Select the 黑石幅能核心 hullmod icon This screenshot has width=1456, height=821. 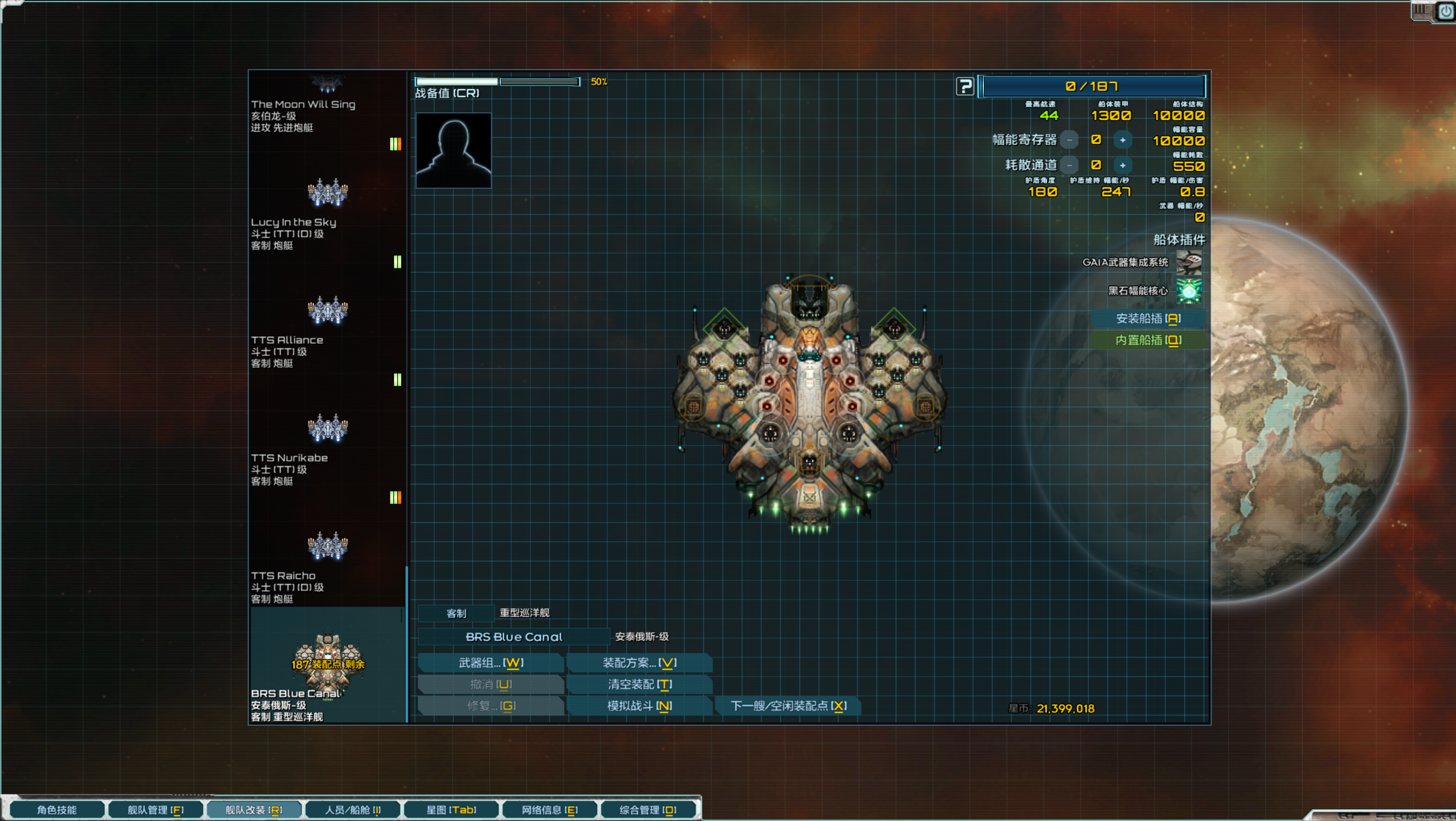(1189, 291)
